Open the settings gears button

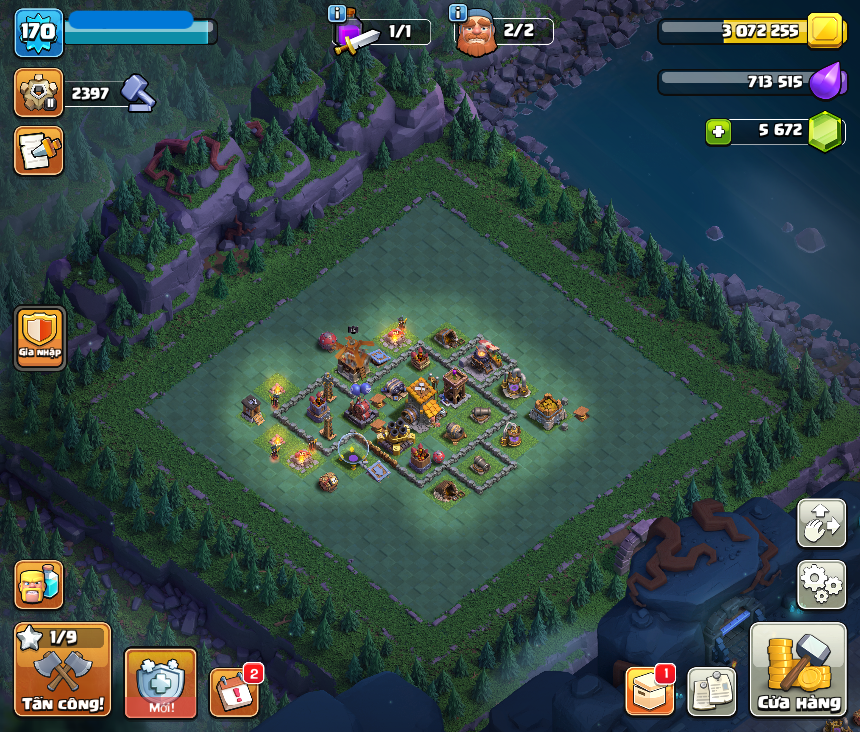[x=821, y=584]
